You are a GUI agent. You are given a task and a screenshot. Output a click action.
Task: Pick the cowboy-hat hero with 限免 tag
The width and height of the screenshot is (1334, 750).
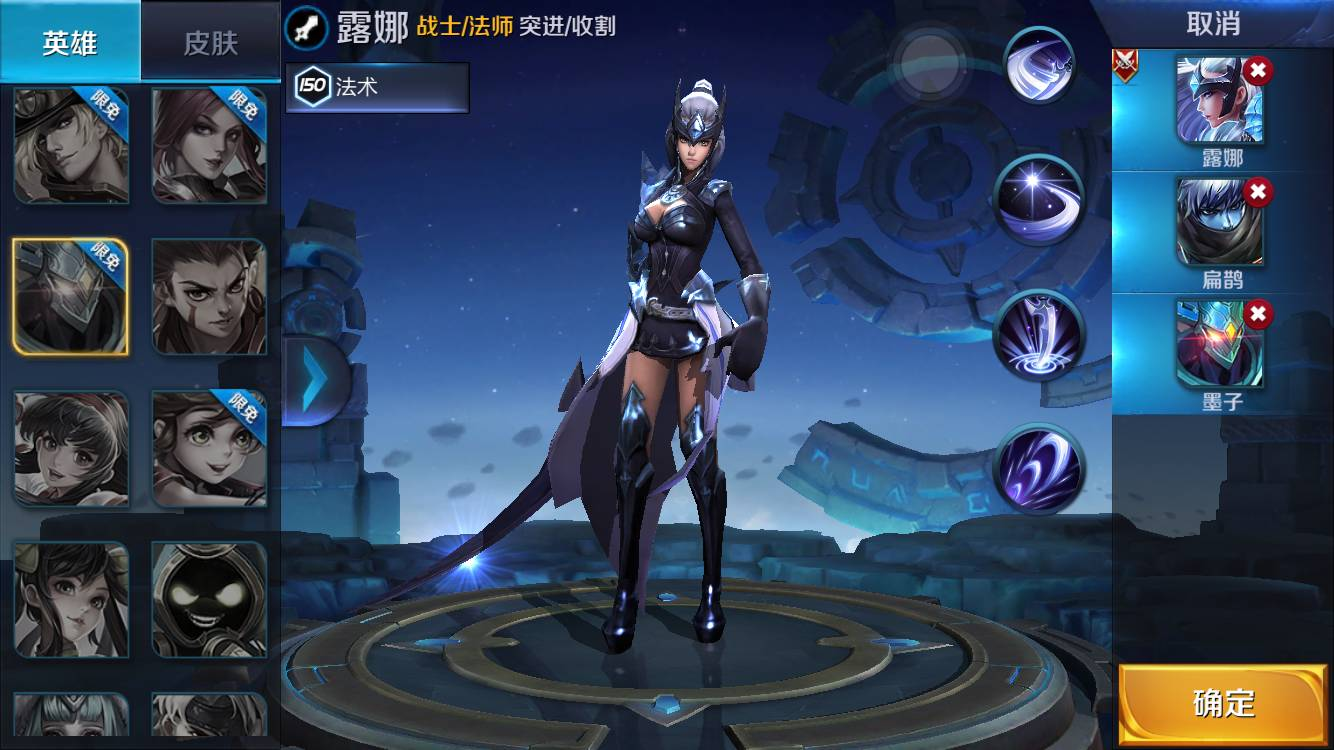coord(71,143)
